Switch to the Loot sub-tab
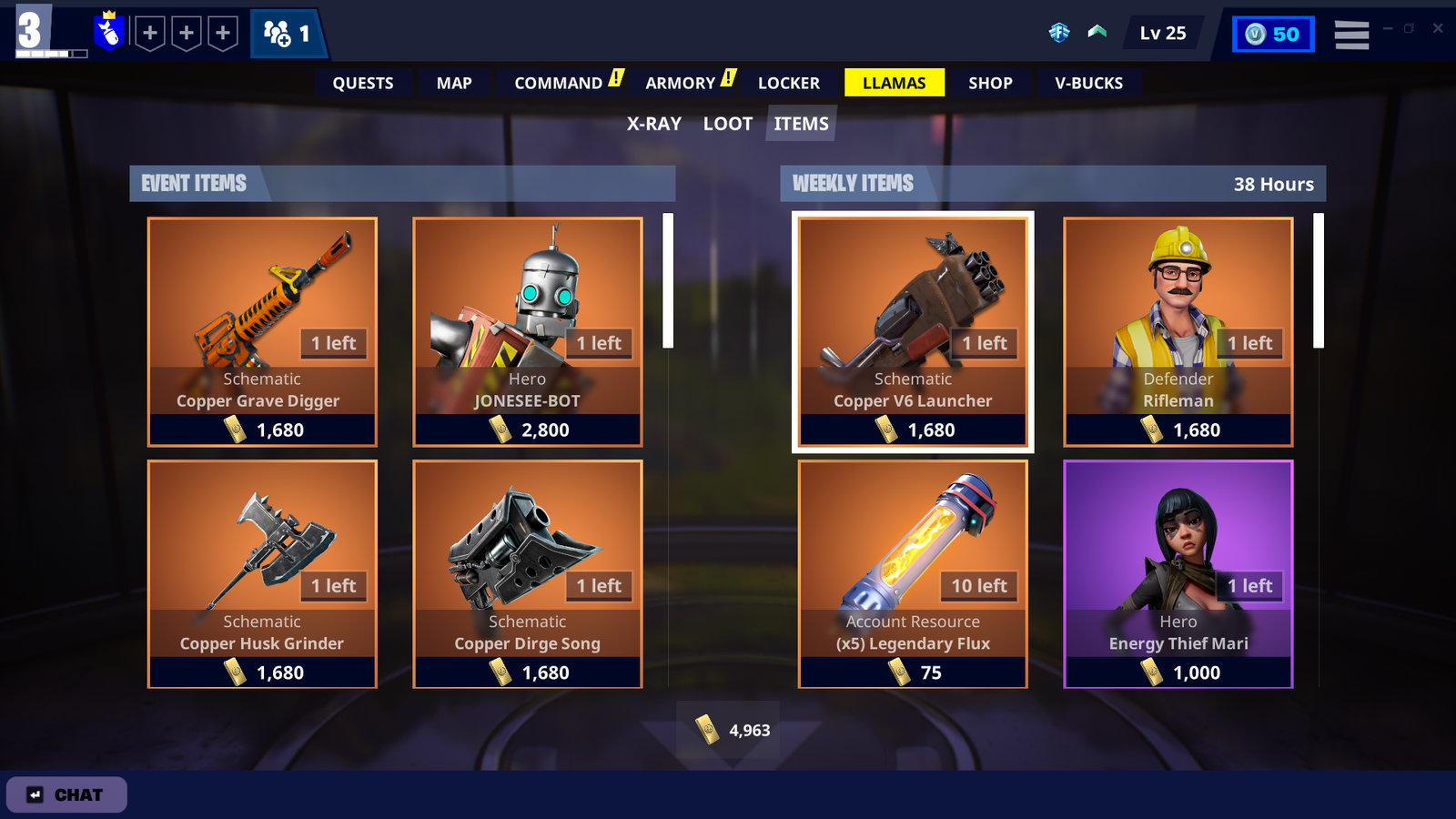Viewport: 1456px width, 819px height. click(727, 124)
